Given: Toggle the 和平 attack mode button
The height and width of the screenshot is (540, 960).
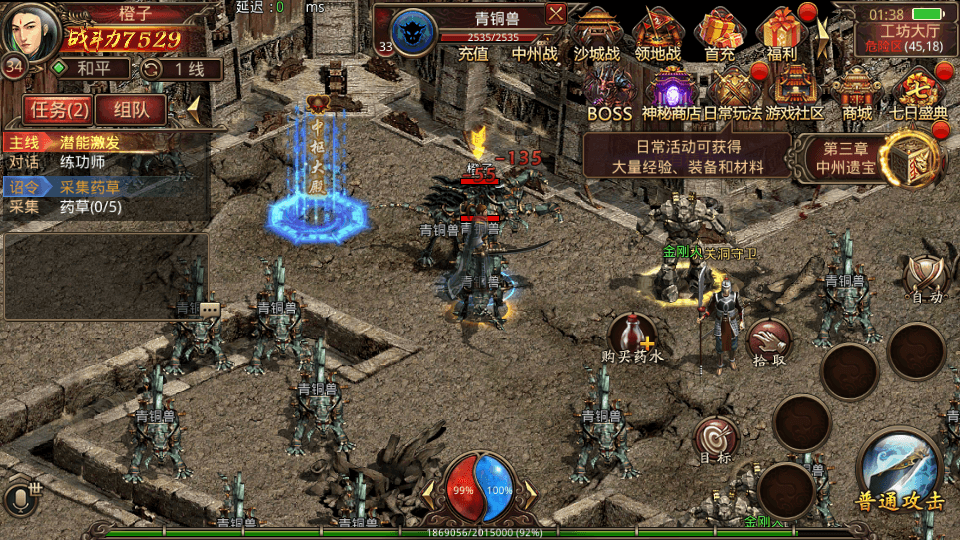Looking at the screenshot, I should point(90,69).
